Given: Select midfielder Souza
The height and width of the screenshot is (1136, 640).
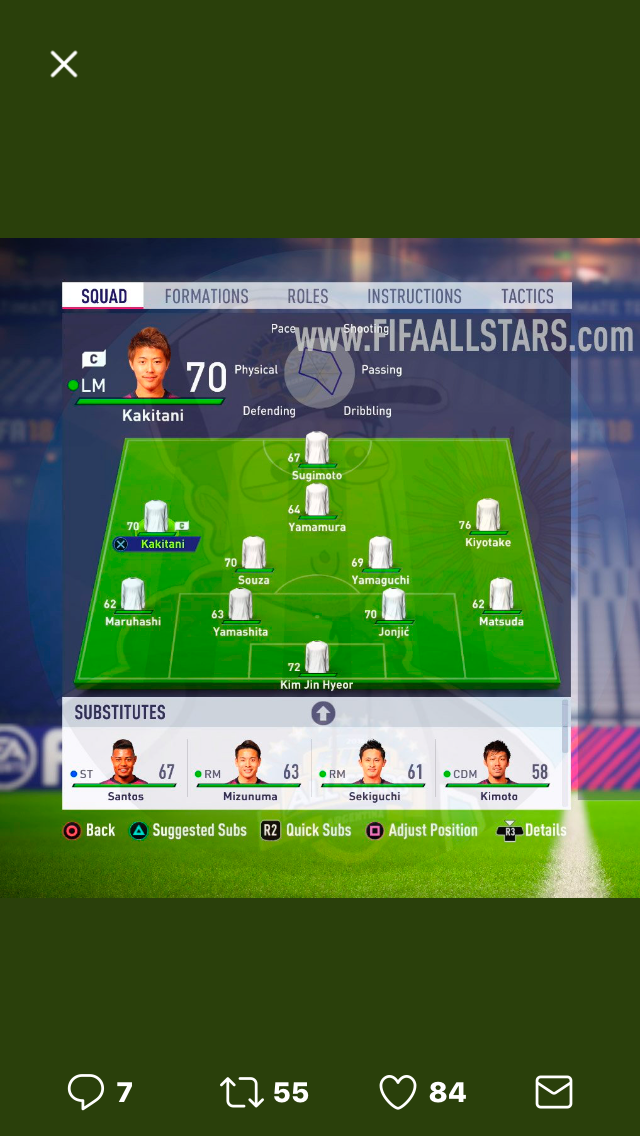Looking at the screenshot, I should click(x=254, y=554).
